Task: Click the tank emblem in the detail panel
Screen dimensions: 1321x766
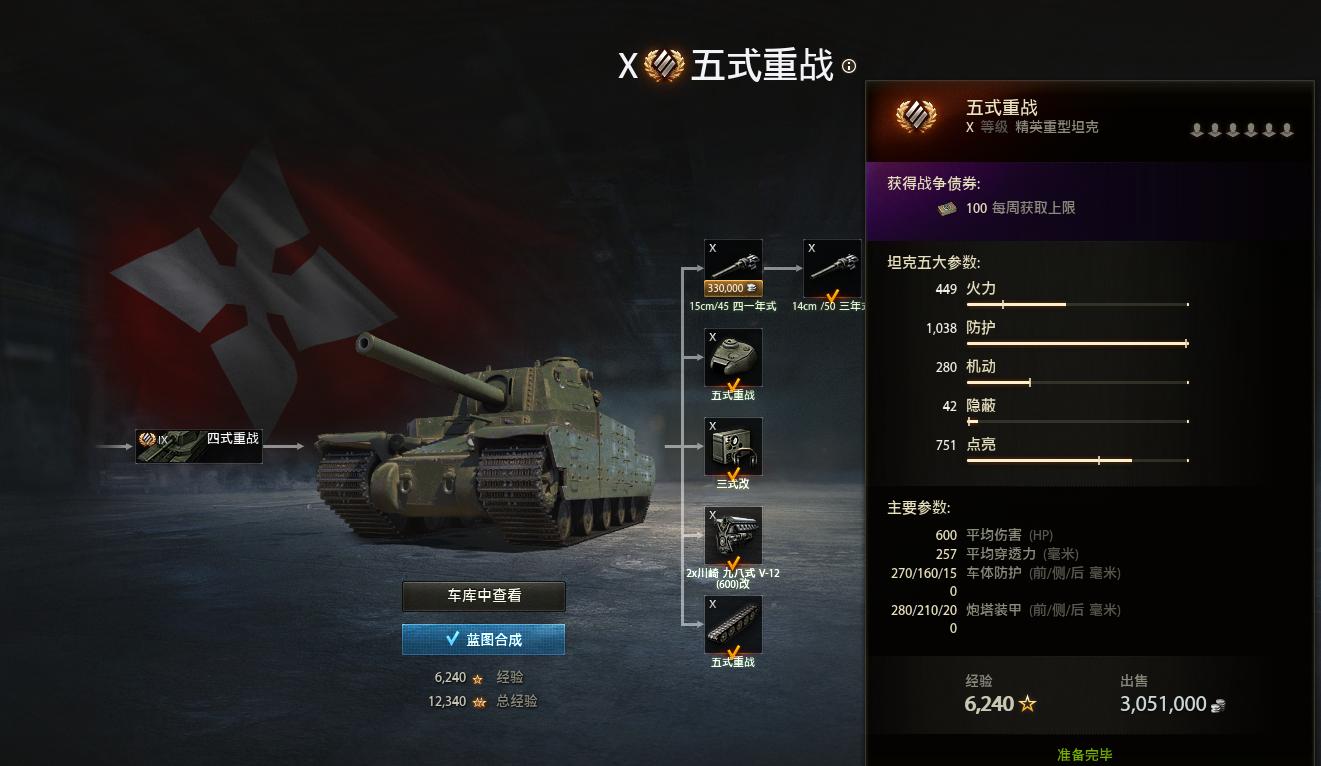Action: [914, 114]
